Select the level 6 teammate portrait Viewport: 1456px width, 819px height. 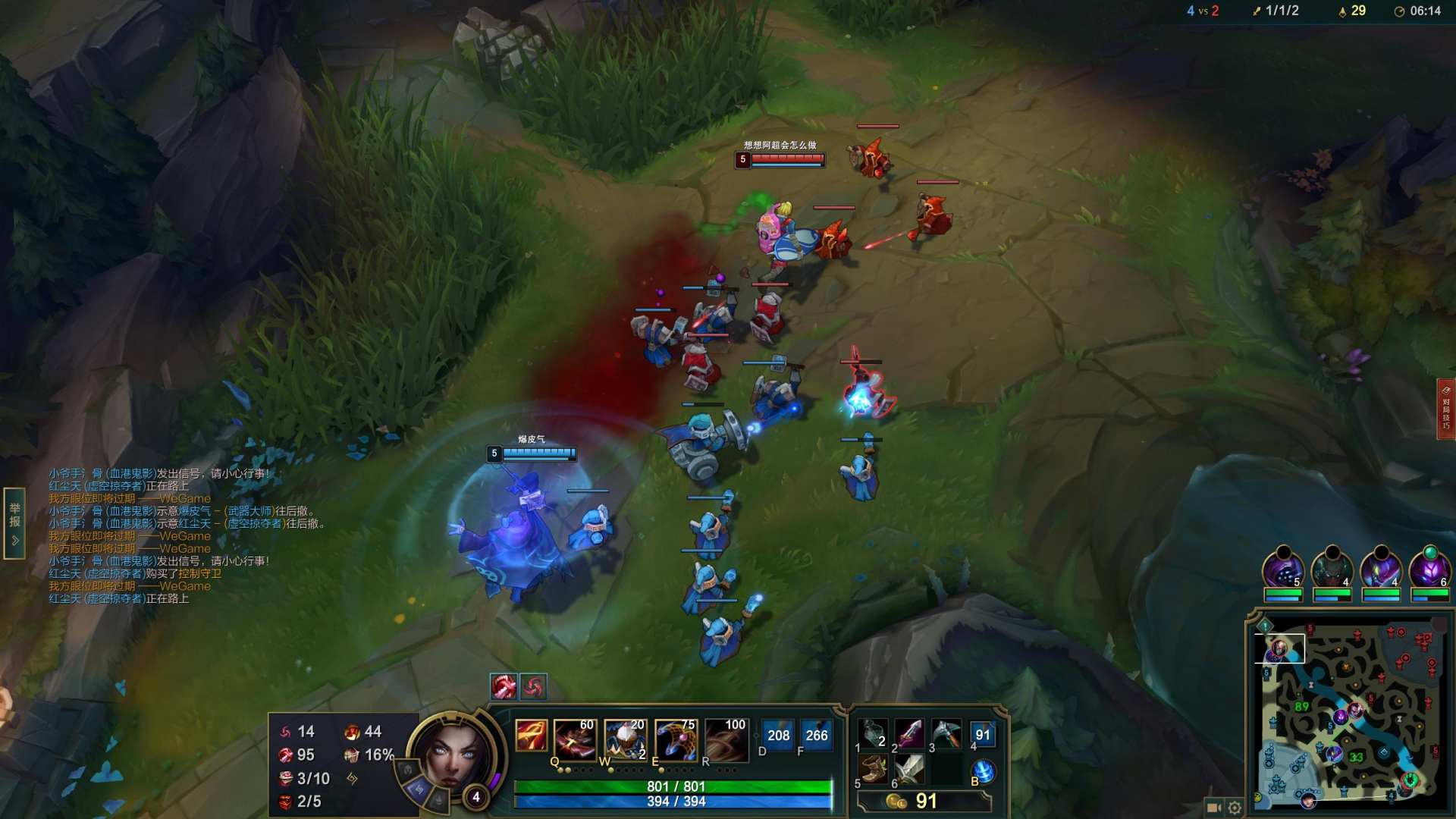[1429, 569]
